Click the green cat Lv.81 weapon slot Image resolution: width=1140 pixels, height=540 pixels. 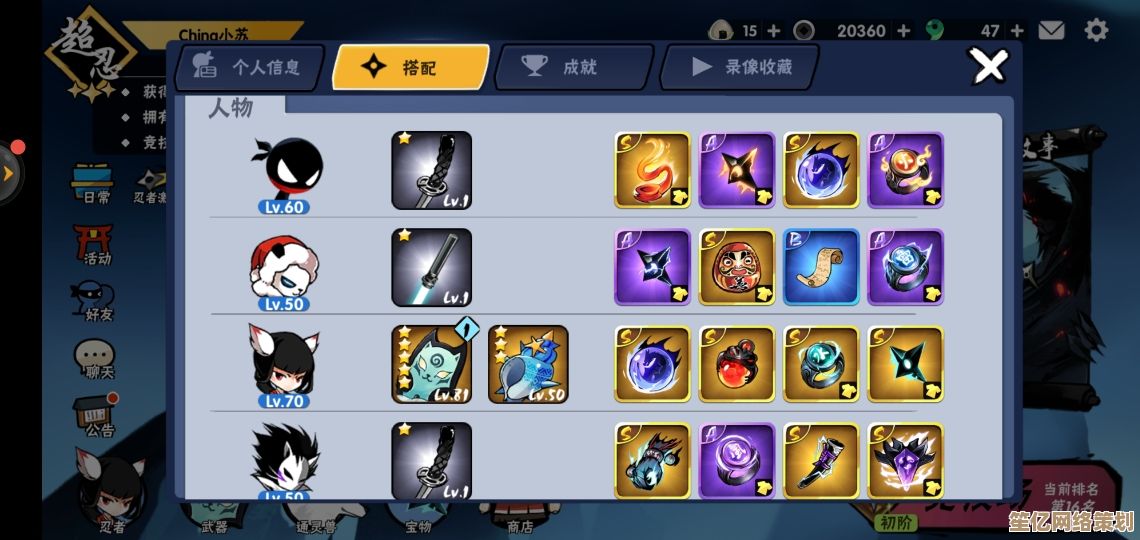click(431, 364)
